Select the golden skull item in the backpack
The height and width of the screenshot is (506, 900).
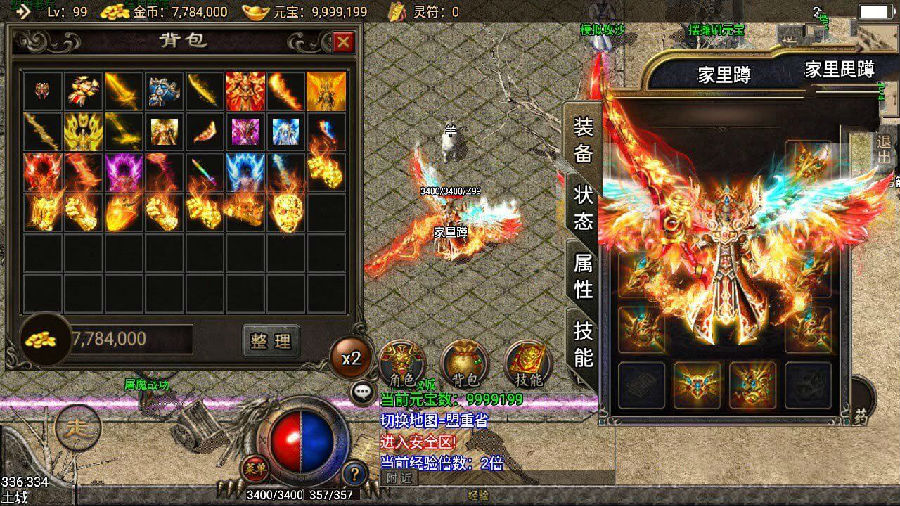point(286,211)
